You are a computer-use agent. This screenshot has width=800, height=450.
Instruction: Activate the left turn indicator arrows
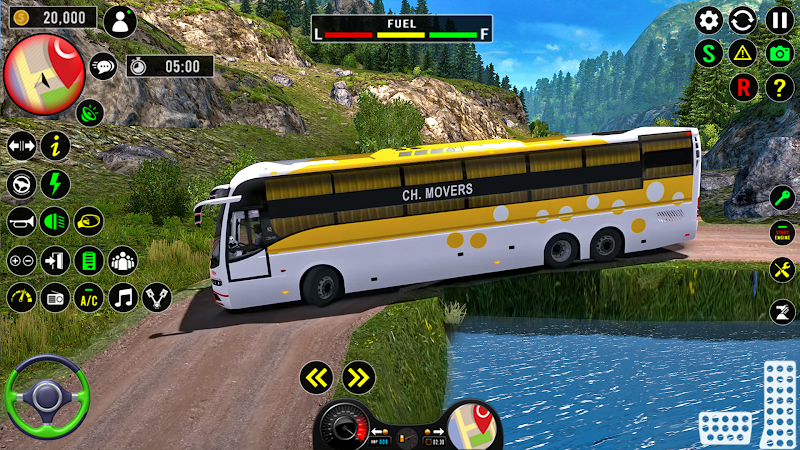coord(318,377)
